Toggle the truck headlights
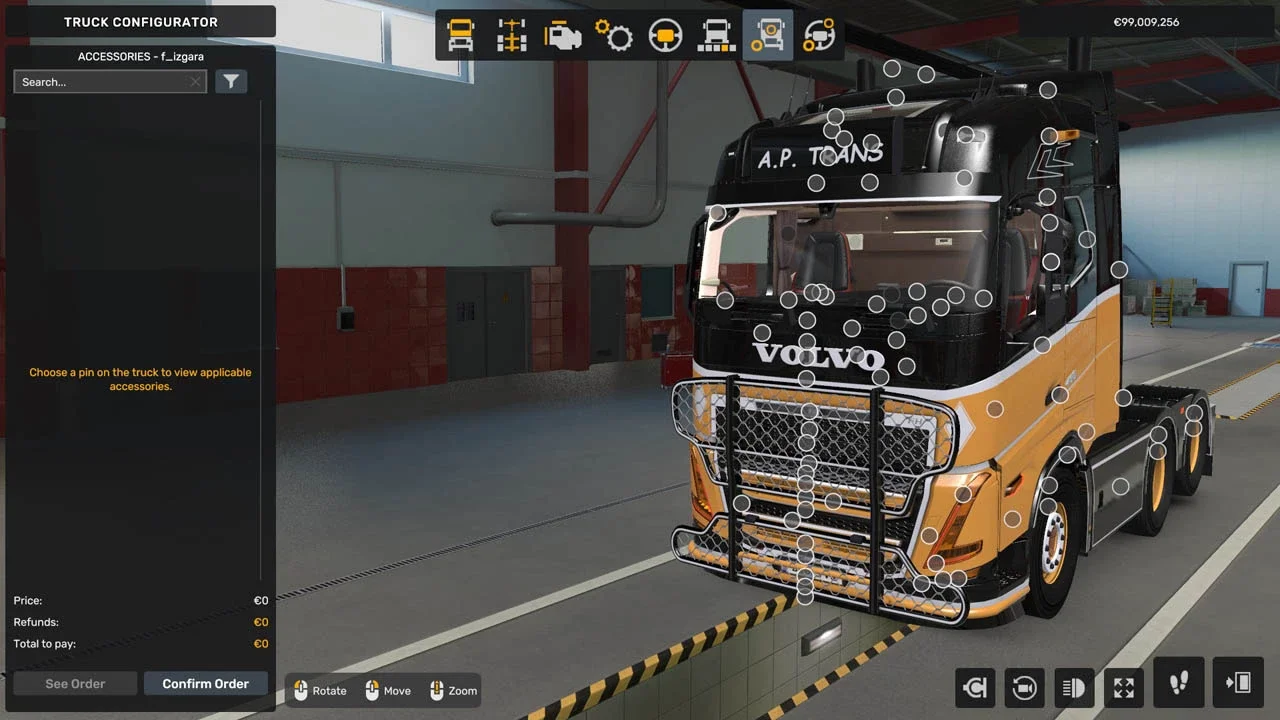The image size is (1280, 720). (1074, 687)
